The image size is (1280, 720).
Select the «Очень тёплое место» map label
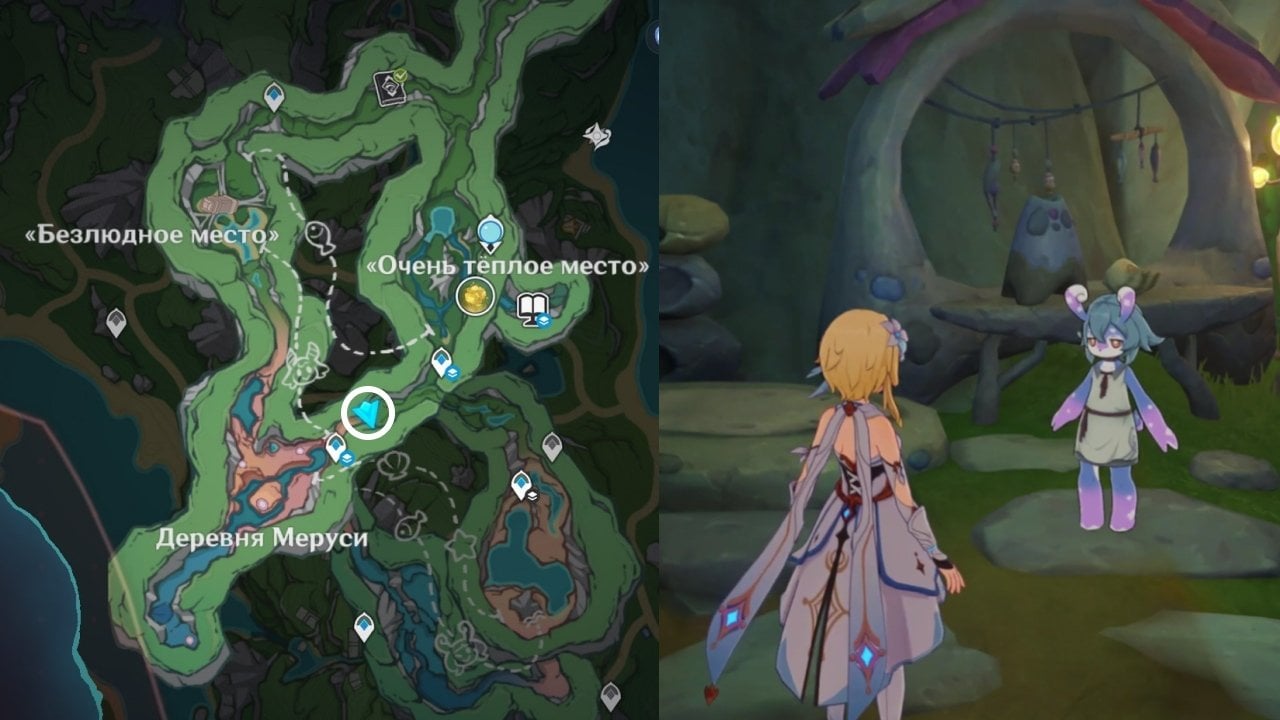pos(508,266)
